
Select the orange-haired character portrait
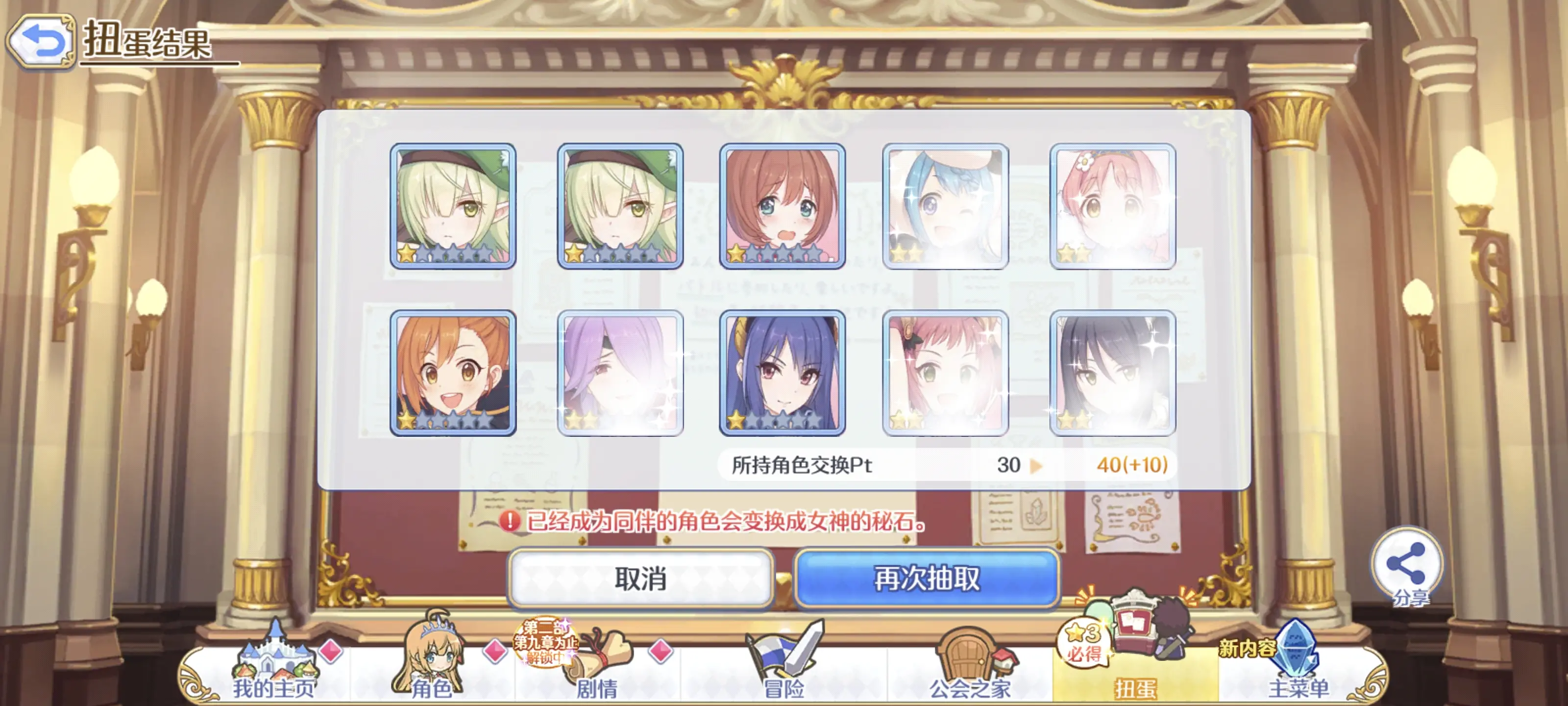tap(453, 373)
